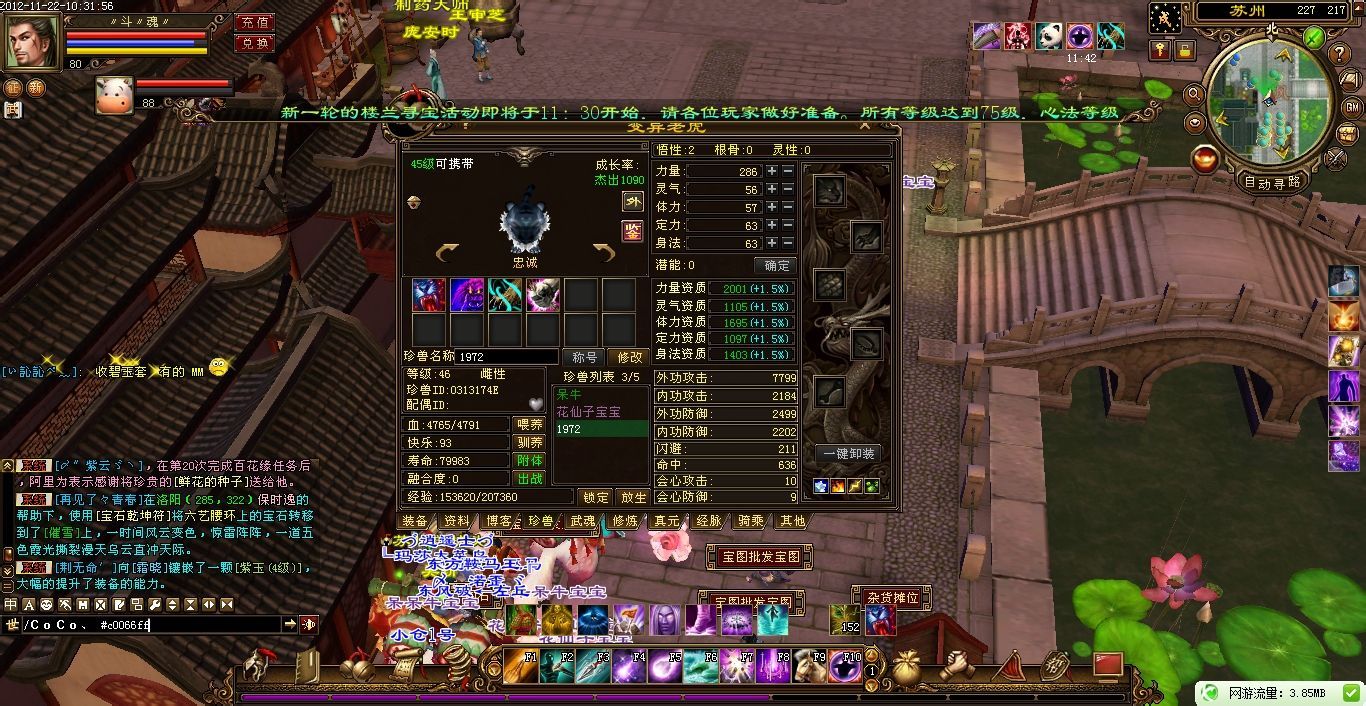Select 花仙子宝宝 in the pet list
1366x706 pixels.
[x=588, y=412]
